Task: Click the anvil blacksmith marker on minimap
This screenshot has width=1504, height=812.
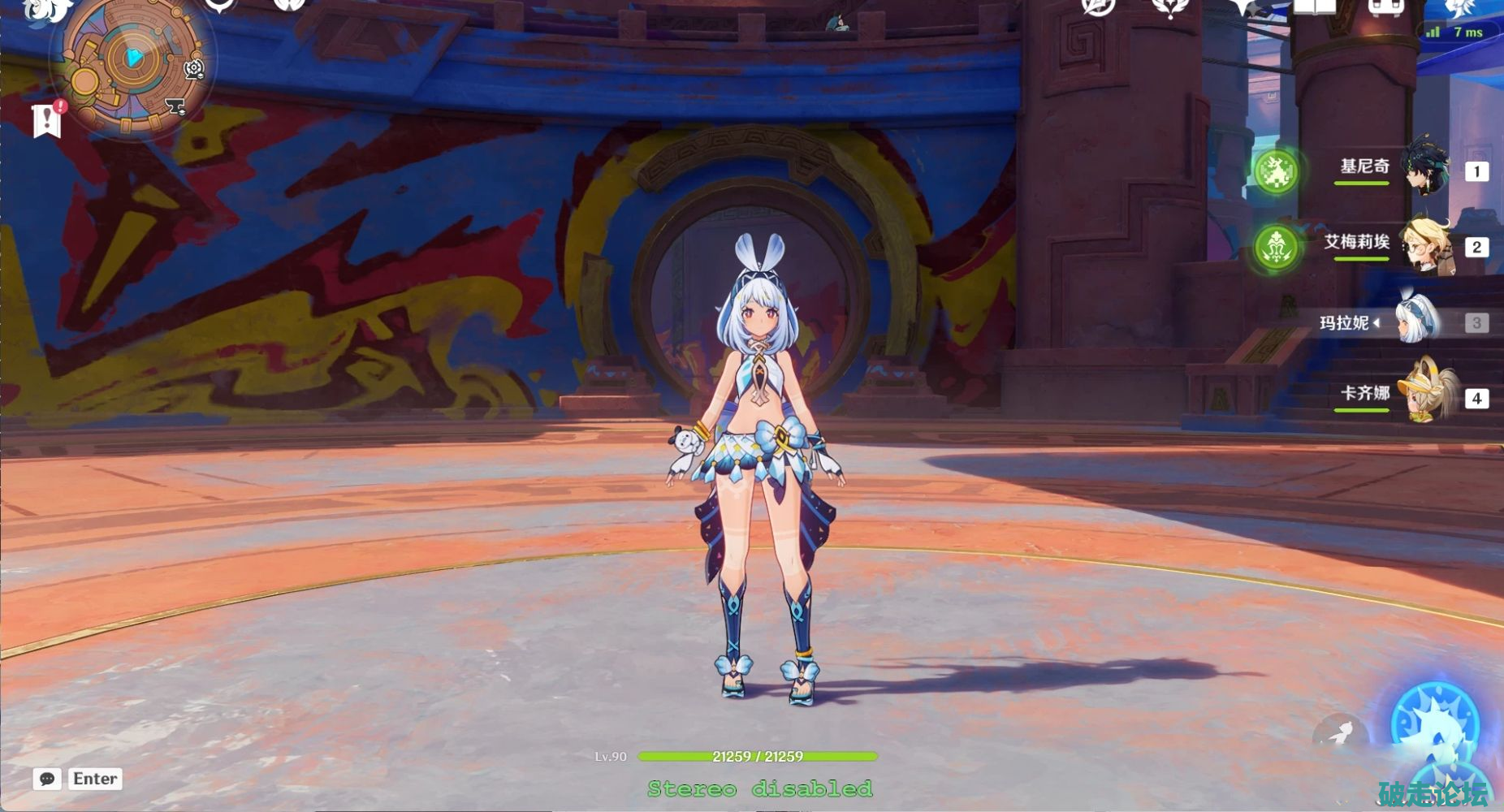Action: (x=174, y=106)
